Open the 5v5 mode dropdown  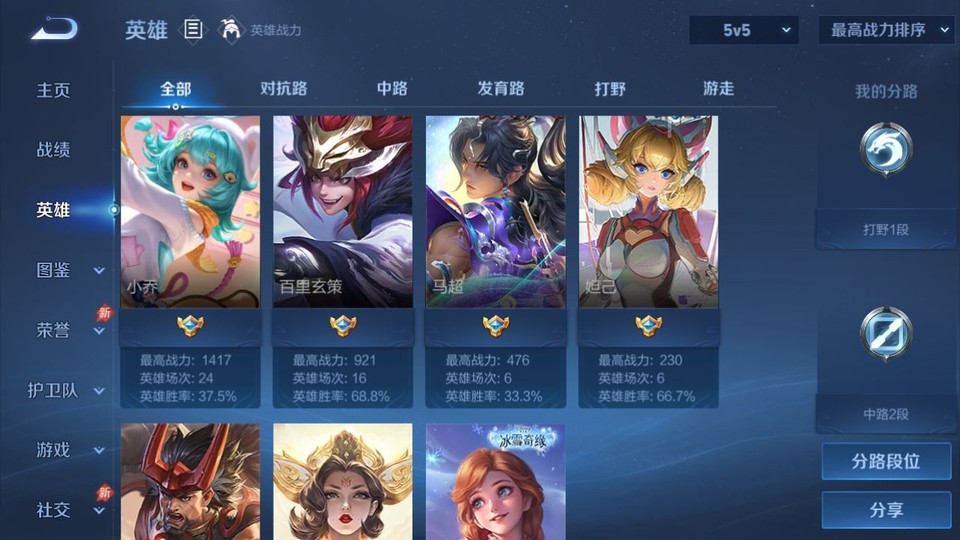tap(744, 30)
